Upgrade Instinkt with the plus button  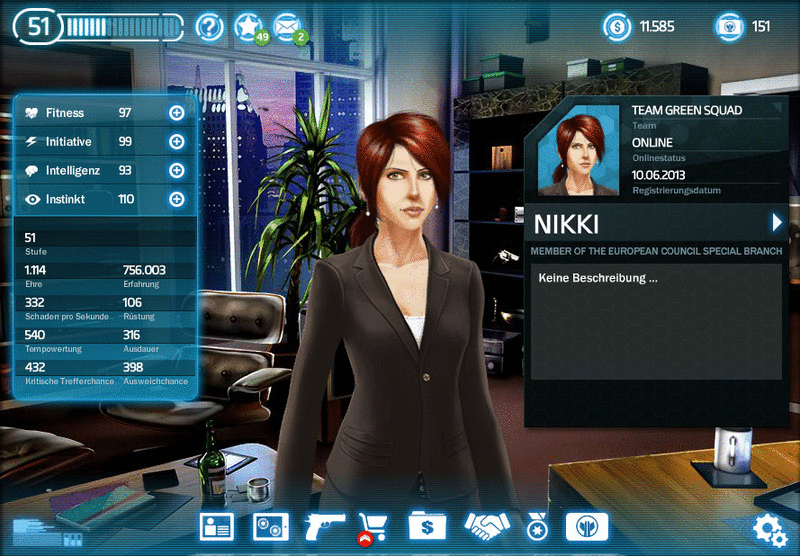[x=177, y=199]
